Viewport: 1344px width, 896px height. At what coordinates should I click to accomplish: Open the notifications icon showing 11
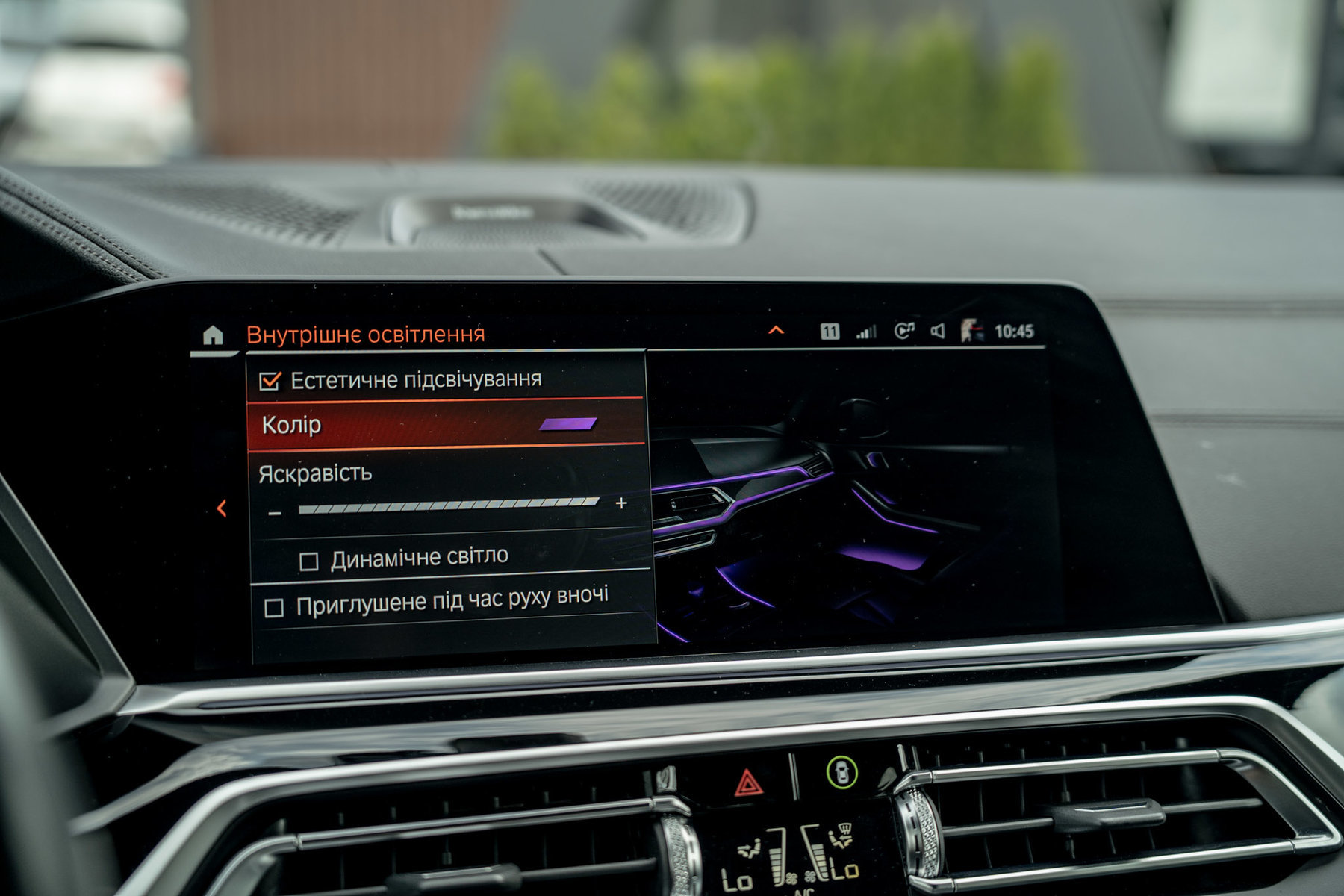pyautogui.click(x=830, y=332)
